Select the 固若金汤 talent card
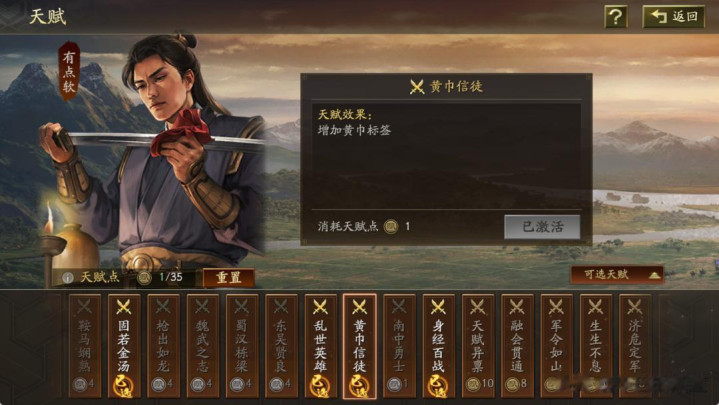 124,345
